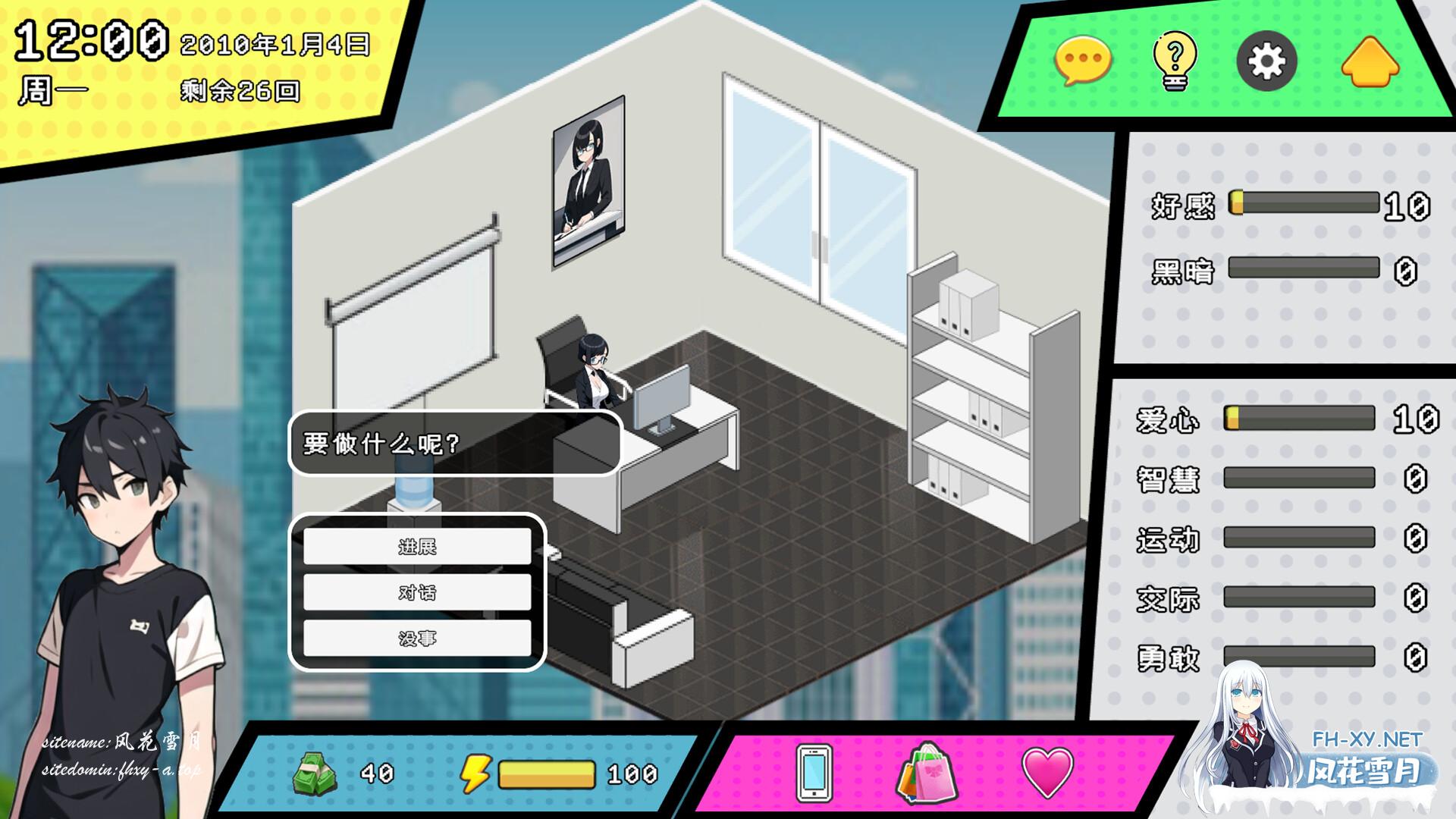Choose 没事 to cancel the interaction
This screenshot has height=819, width=1456.
417,639
